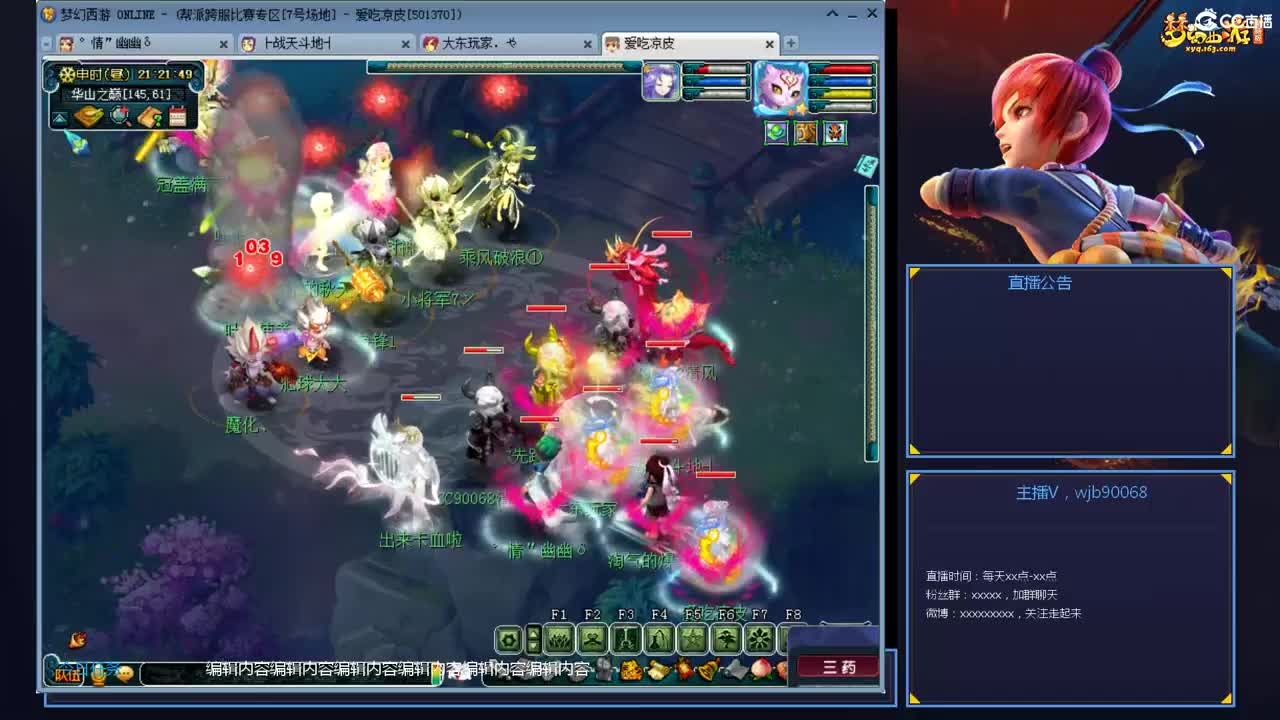Open the gear settings icon on skill bar

pos(509,637)
